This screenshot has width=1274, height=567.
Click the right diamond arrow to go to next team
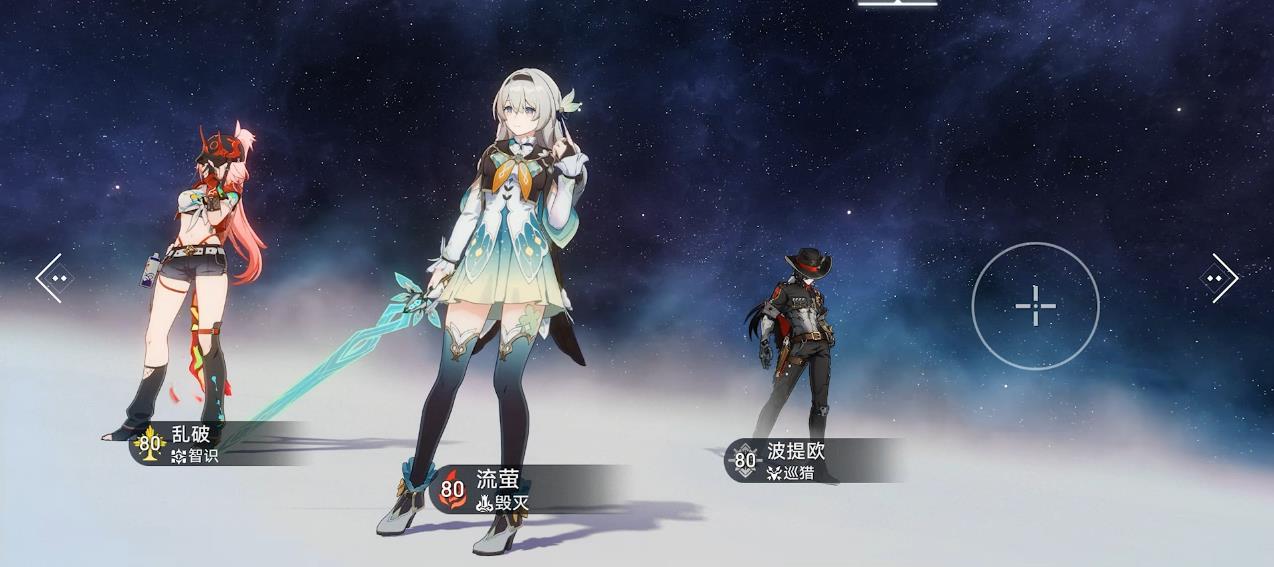click(x=1218, y=278)
